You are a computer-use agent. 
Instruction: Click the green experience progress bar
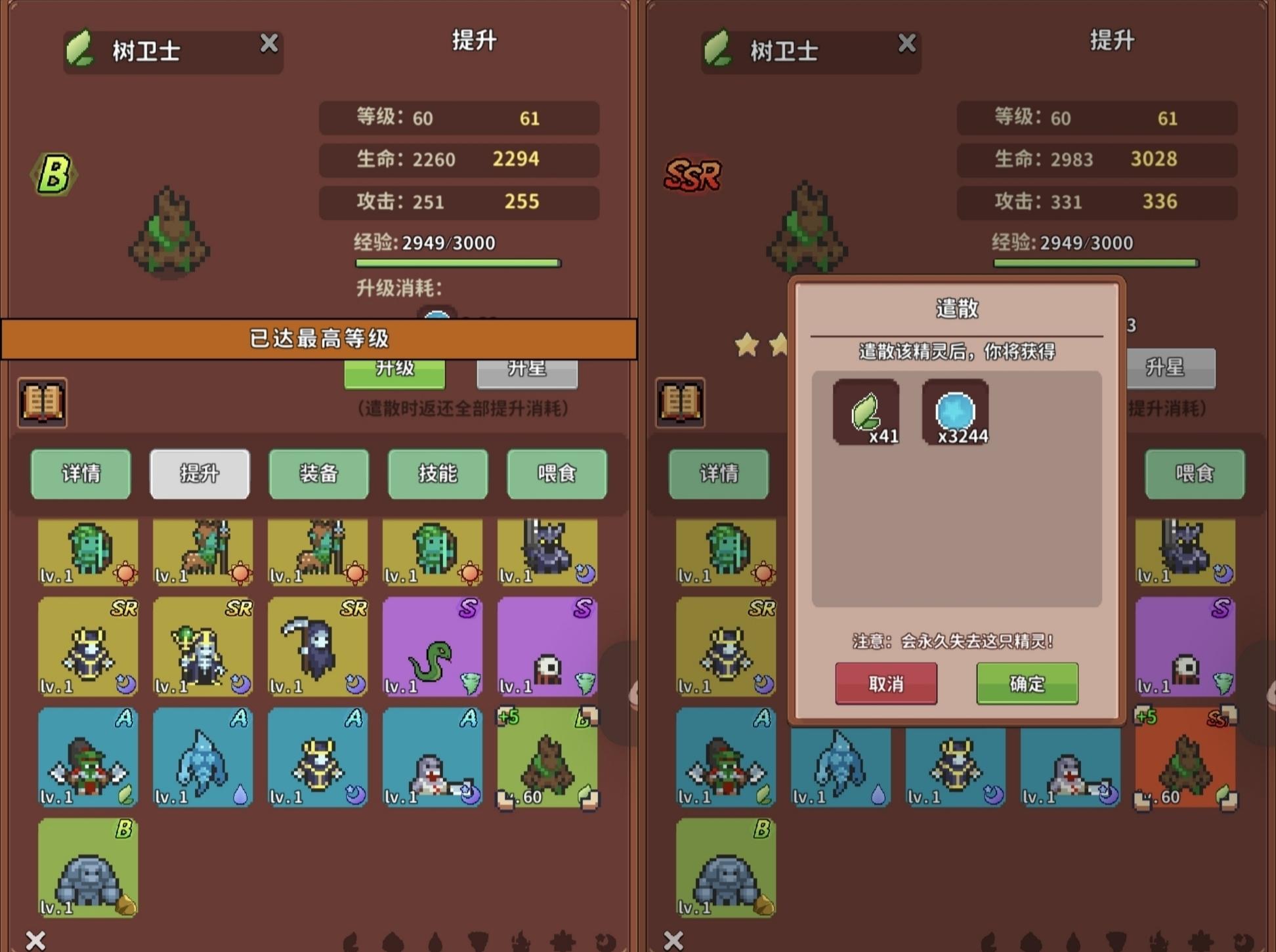point(457,263)
